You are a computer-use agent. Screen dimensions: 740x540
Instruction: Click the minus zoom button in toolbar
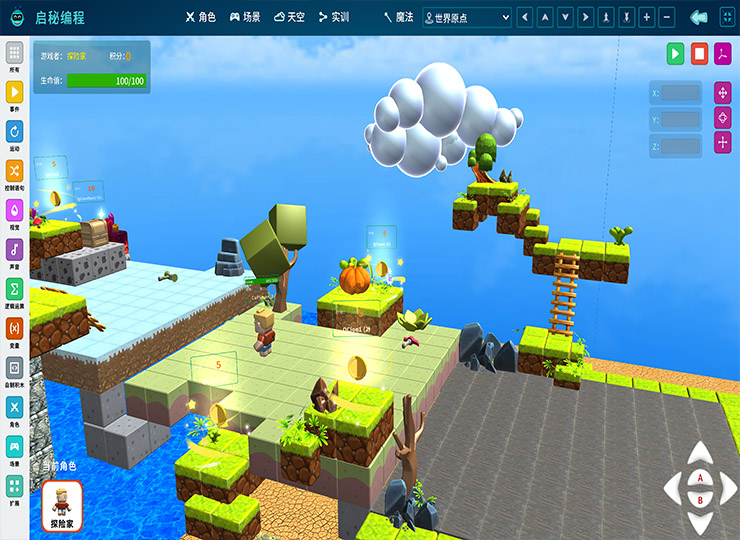click(667, 17)
